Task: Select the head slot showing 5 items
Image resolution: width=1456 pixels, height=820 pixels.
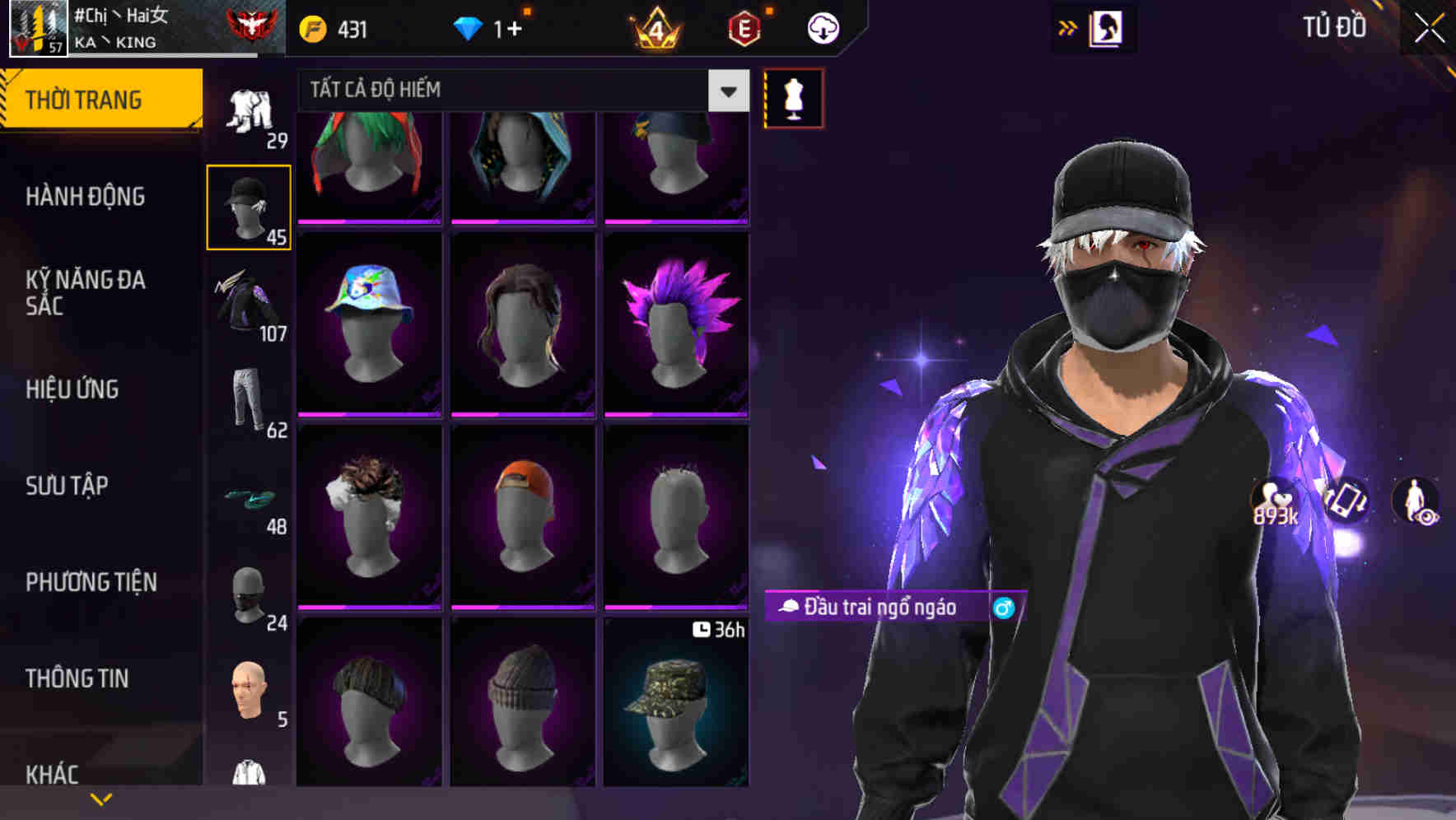Action: point(249,692)
